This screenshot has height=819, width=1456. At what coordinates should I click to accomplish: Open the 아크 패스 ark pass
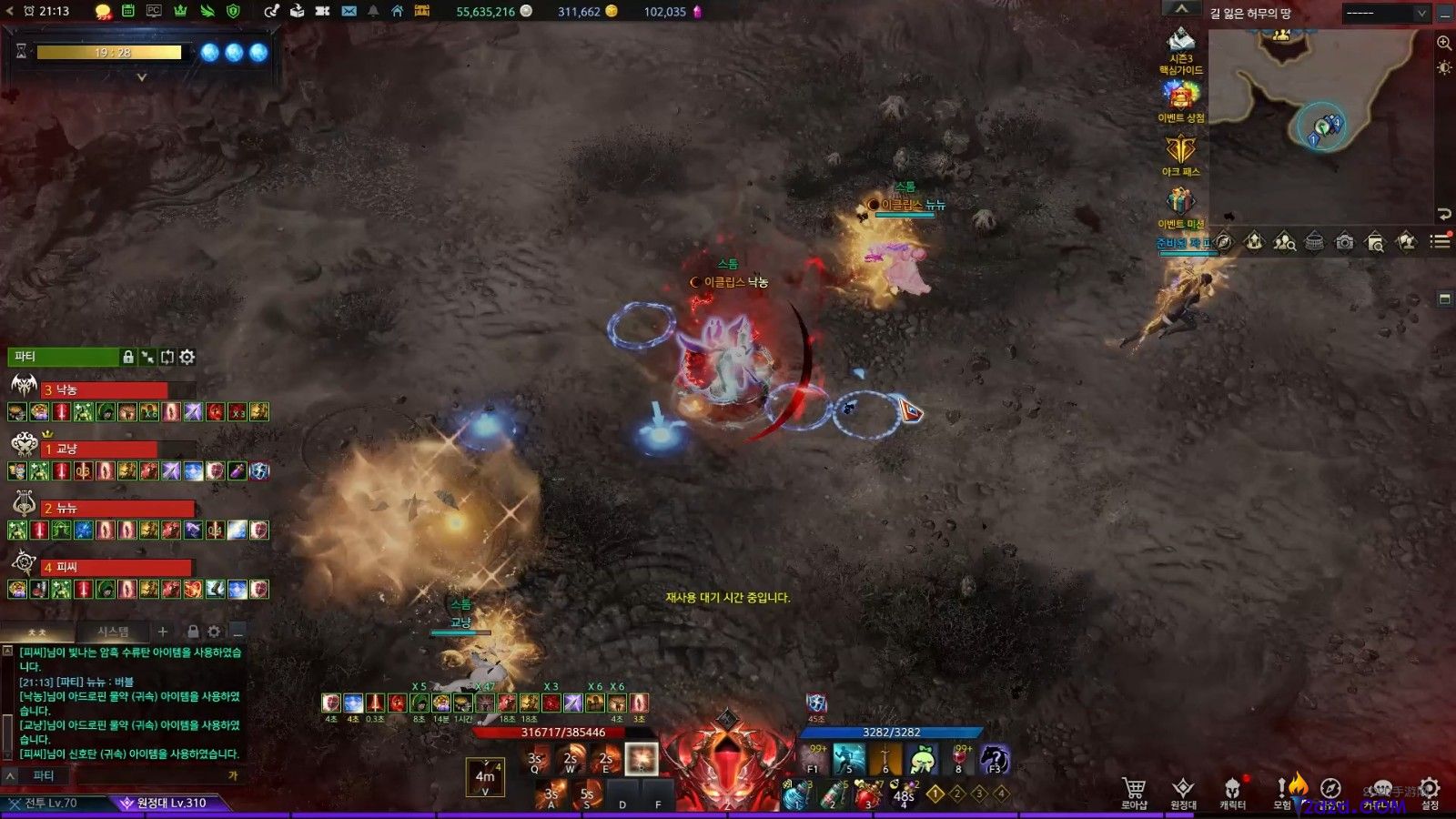click(1180, 154)
